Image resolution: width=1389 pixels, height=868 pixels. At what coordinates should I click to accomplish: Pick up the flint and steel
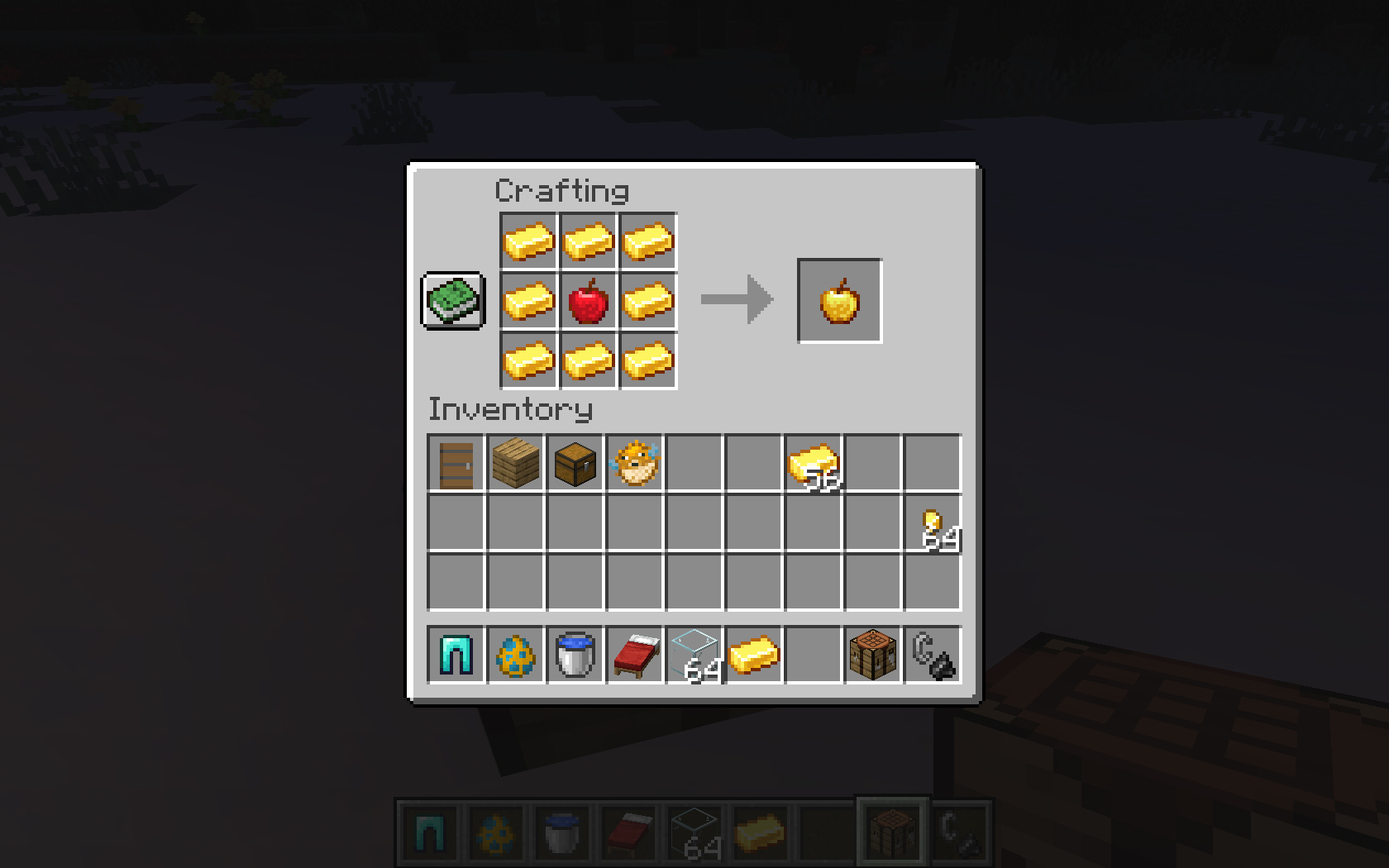pos(933,655)
